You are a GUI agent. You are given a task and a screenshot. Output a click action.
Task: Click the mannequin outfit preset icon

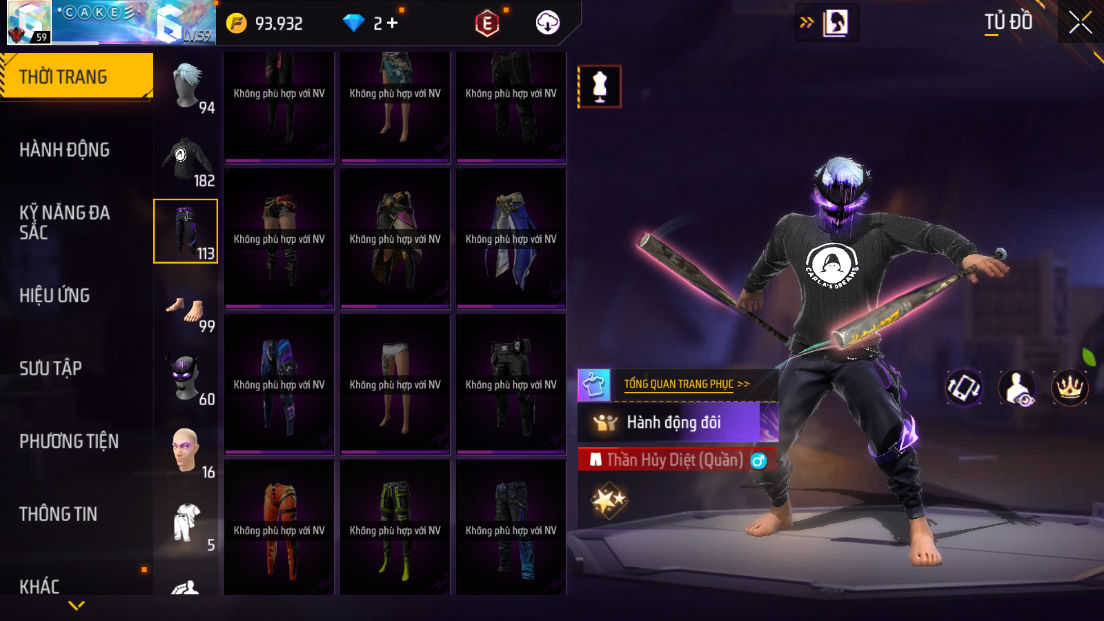point(600,87)
